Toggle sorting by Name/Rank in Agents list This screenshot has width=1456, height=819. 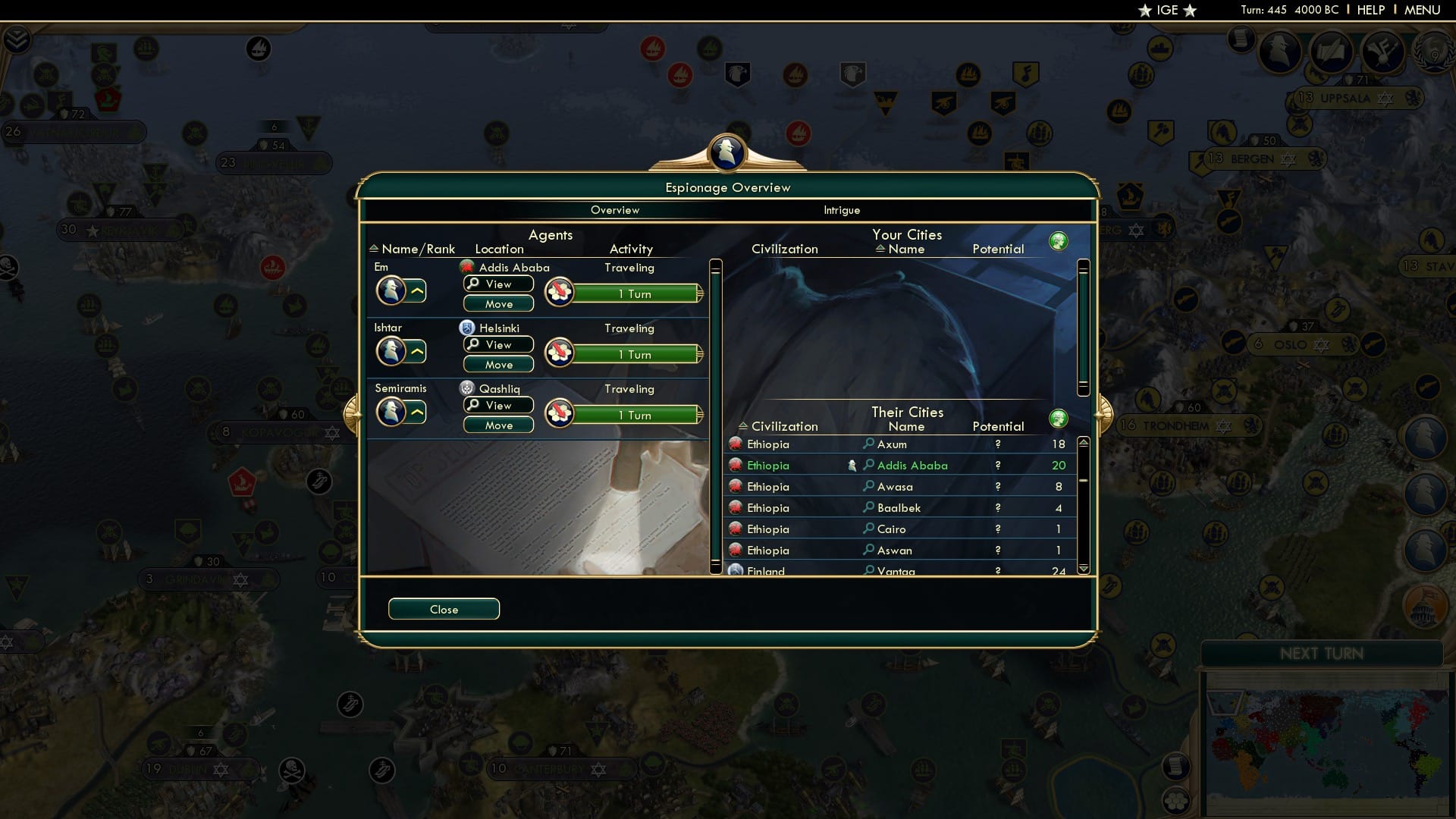(414, 248)
